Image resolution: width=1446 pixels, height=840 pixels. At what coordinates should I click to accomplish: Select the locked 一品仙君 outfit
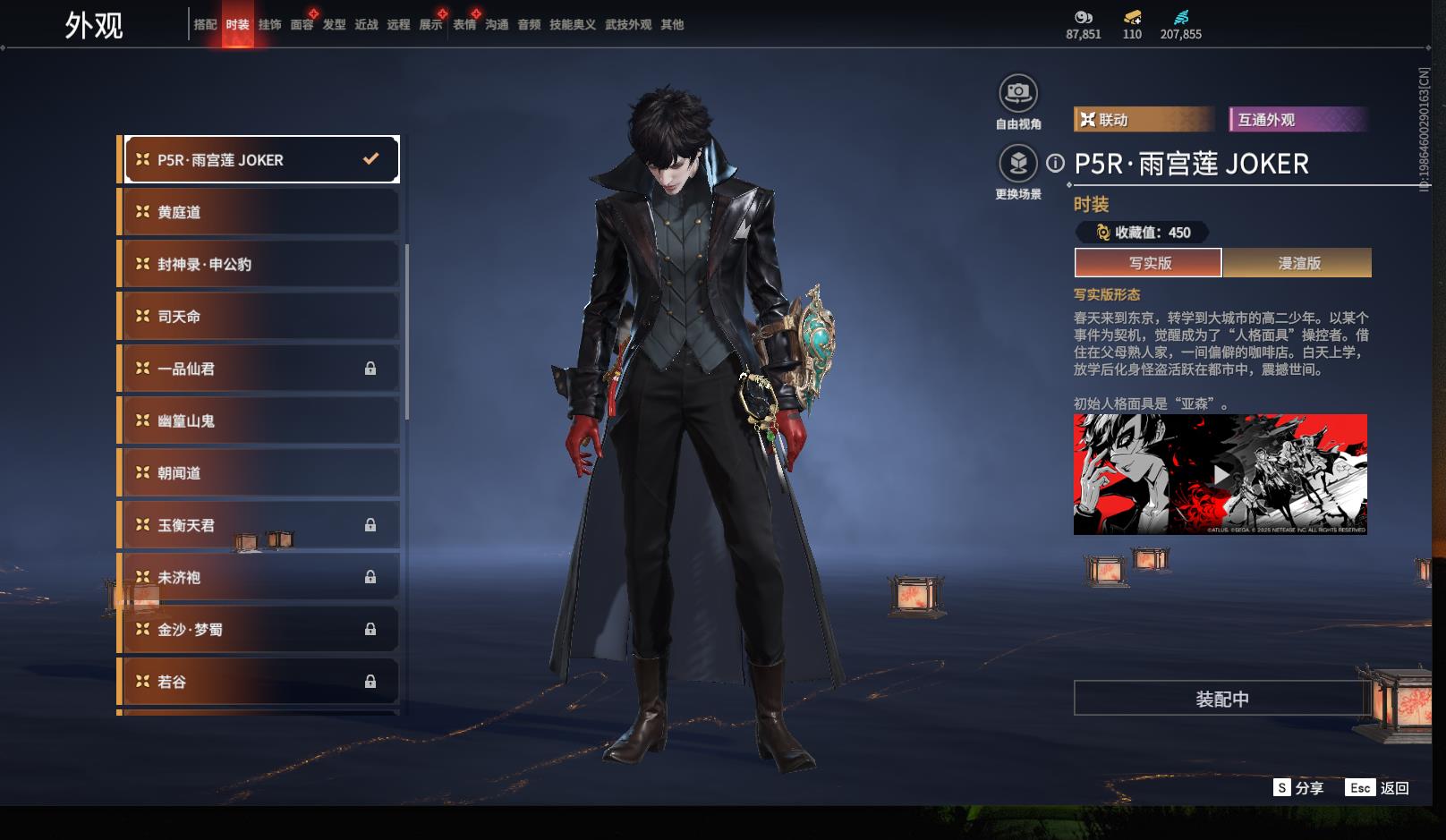[x=259, y=369]
